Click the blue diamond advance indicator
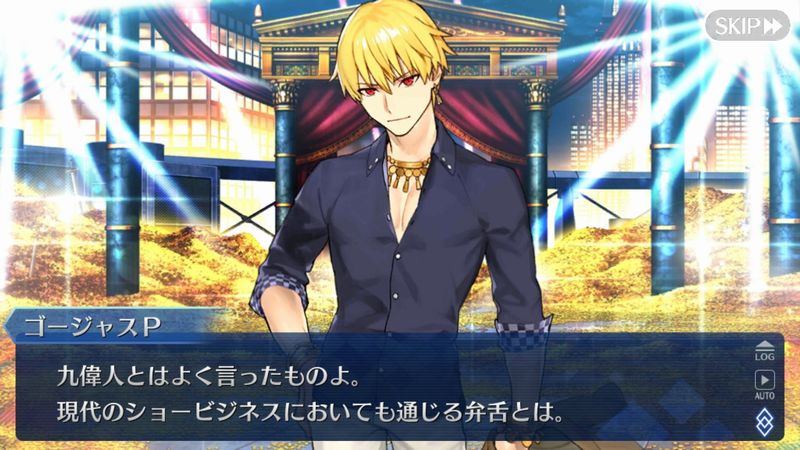The width and height of the screenshot is (800, 450). [764, 419]
